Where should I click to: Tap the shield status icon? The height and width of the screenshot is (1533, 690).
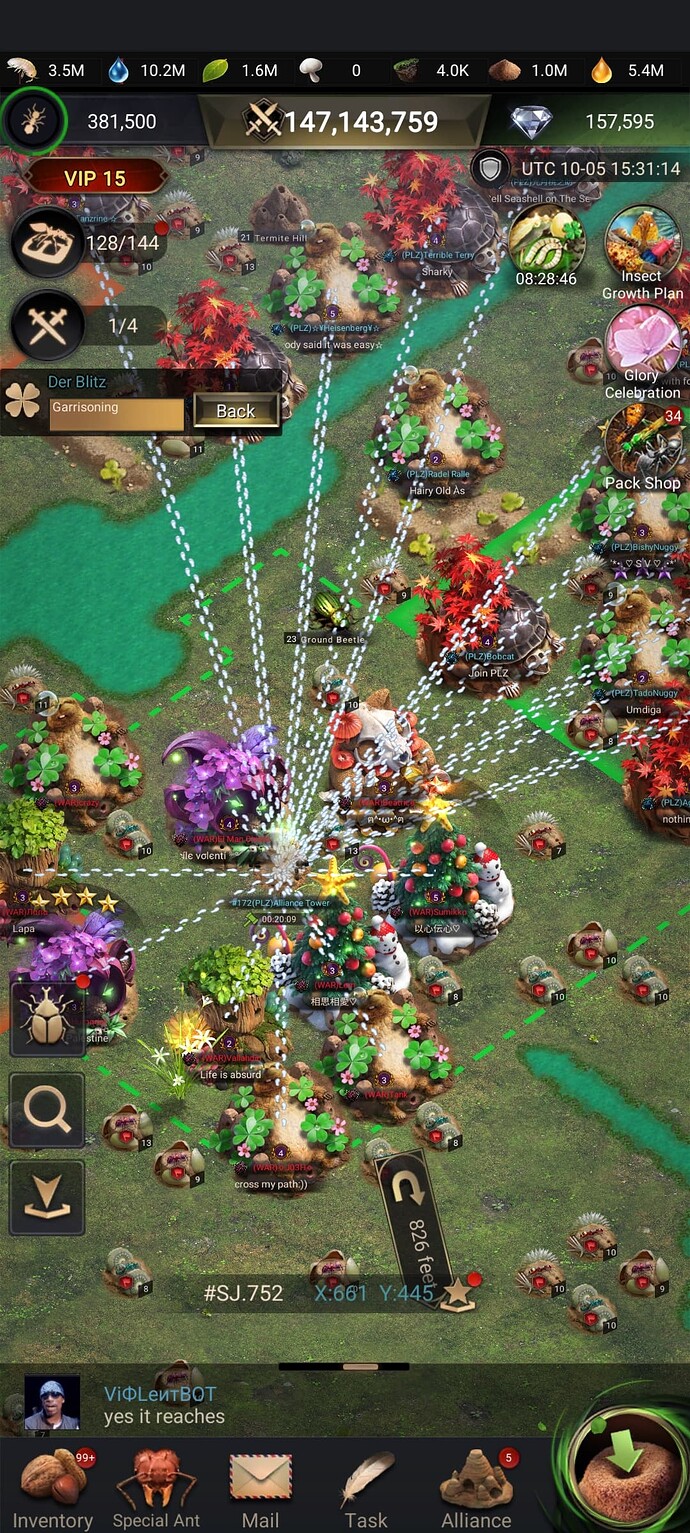(x=490, y=168)
